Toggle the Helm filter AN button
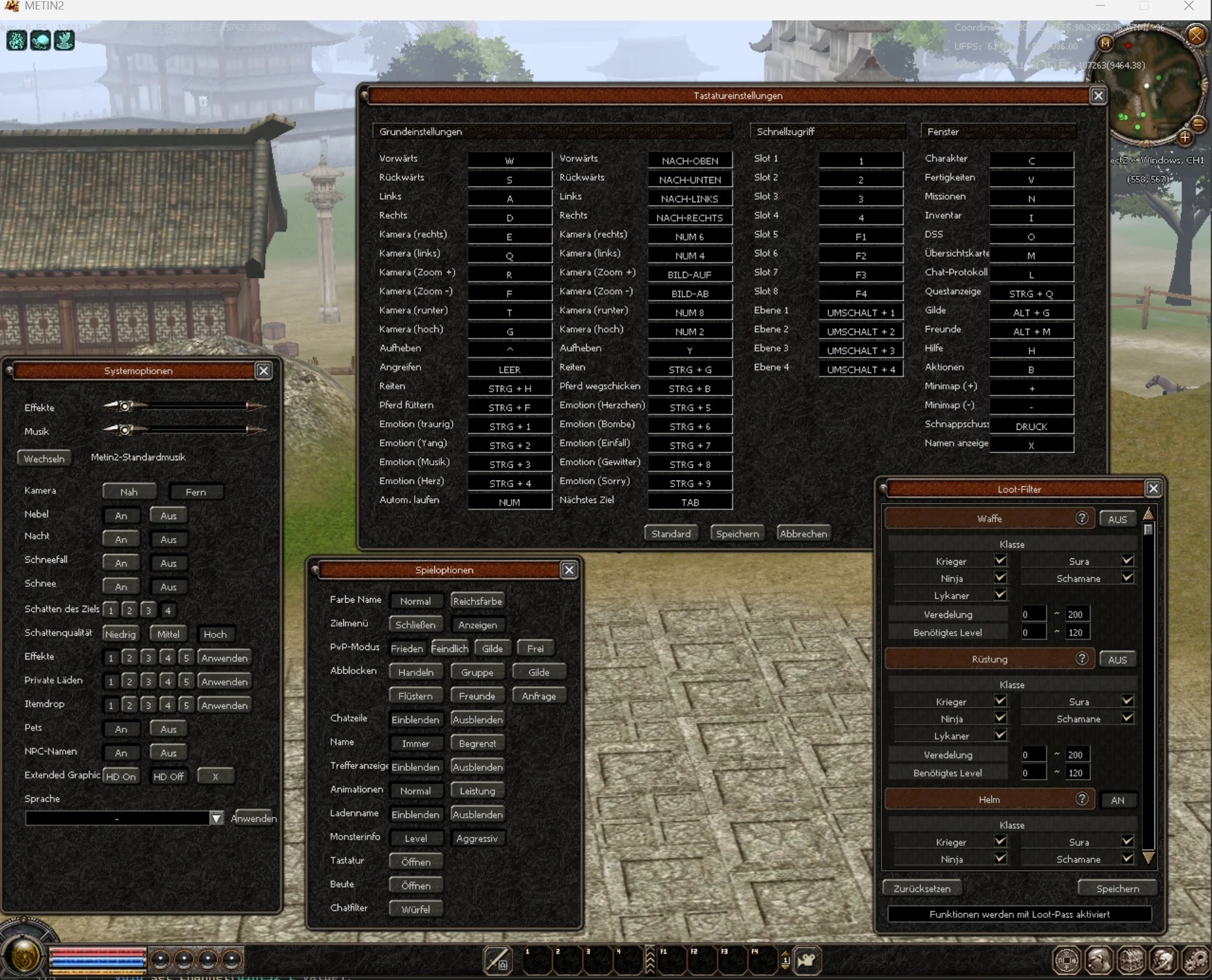Viewport: 1212px width, 980px height. 1117,800
